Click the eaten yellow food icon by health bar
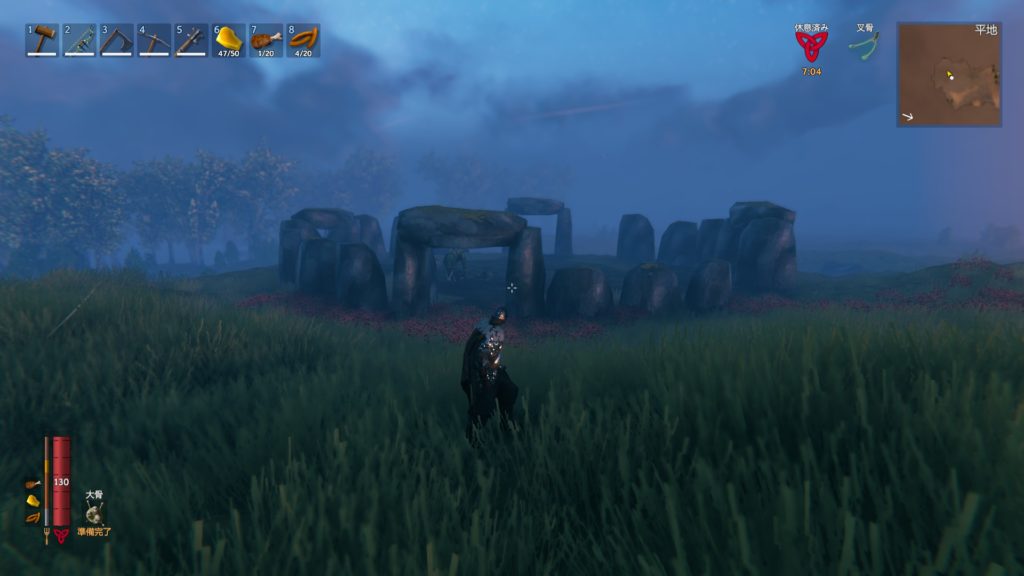The width and height of the screenshot is (1024, 576). pos(33,500)
